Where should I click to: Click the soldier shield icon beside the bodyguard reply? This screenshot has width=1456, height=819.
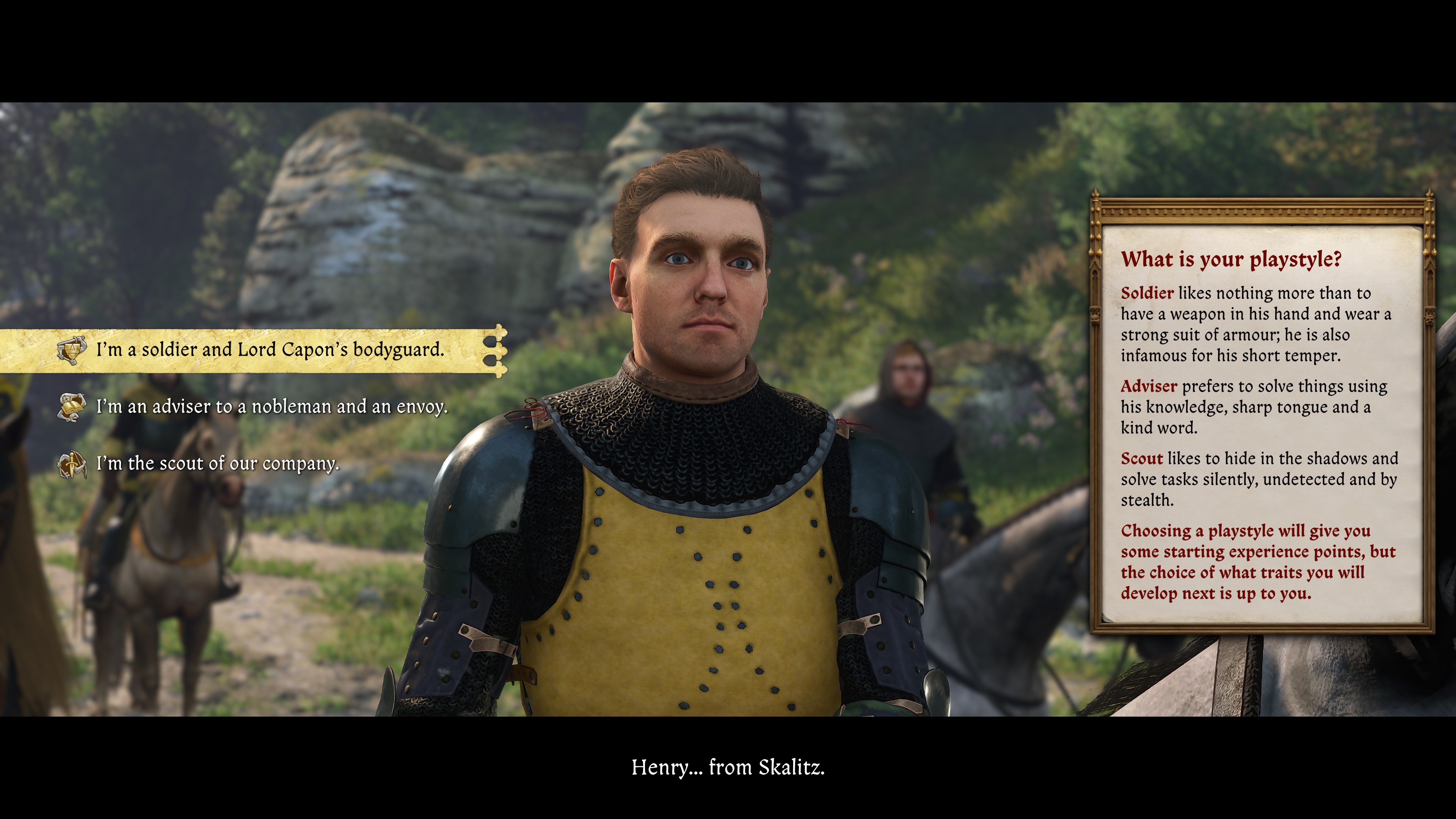click(x=72, y=350)
